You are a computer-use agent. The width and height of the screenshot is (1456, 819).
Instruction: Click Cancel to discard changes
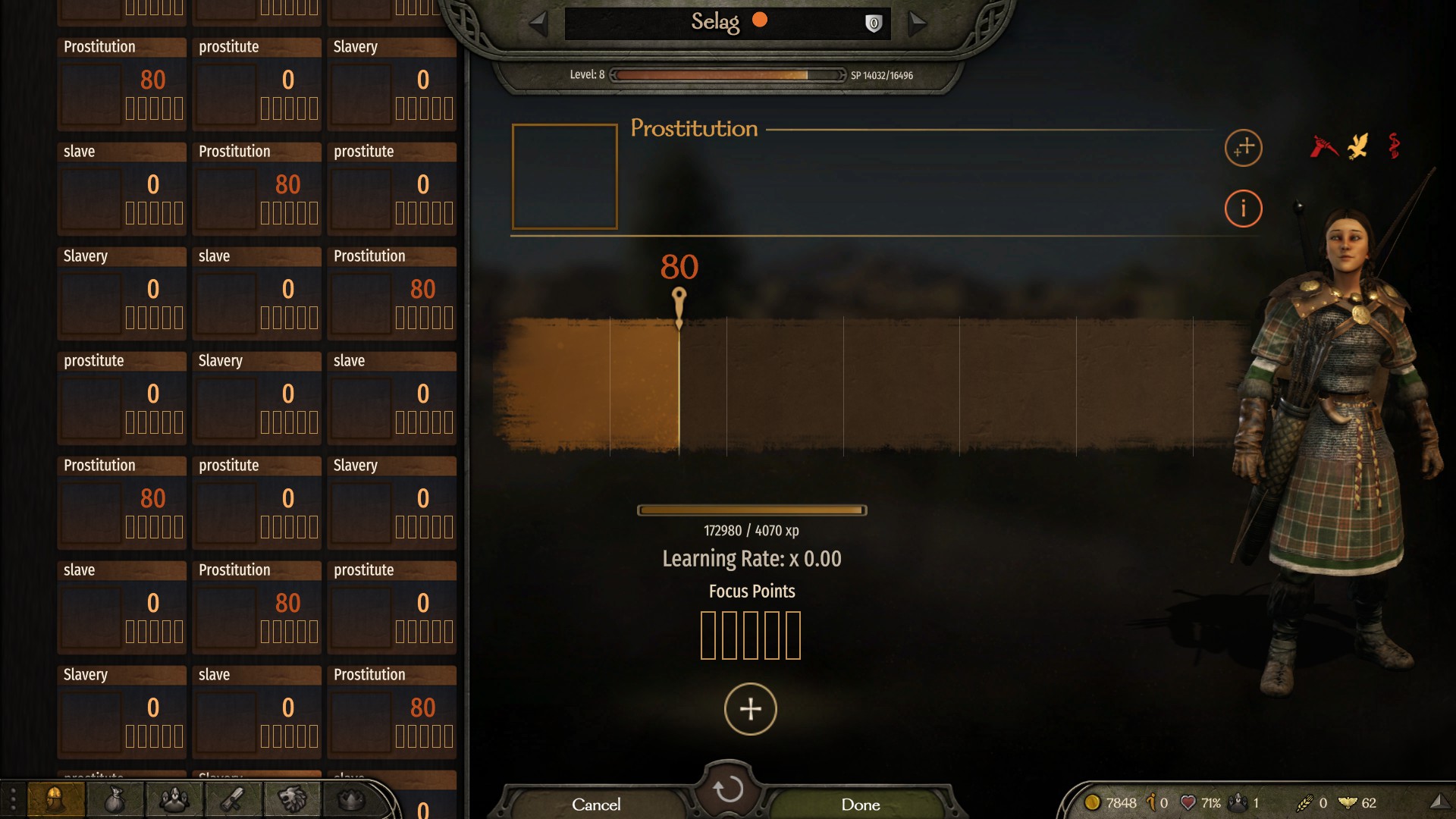point(596,805)
